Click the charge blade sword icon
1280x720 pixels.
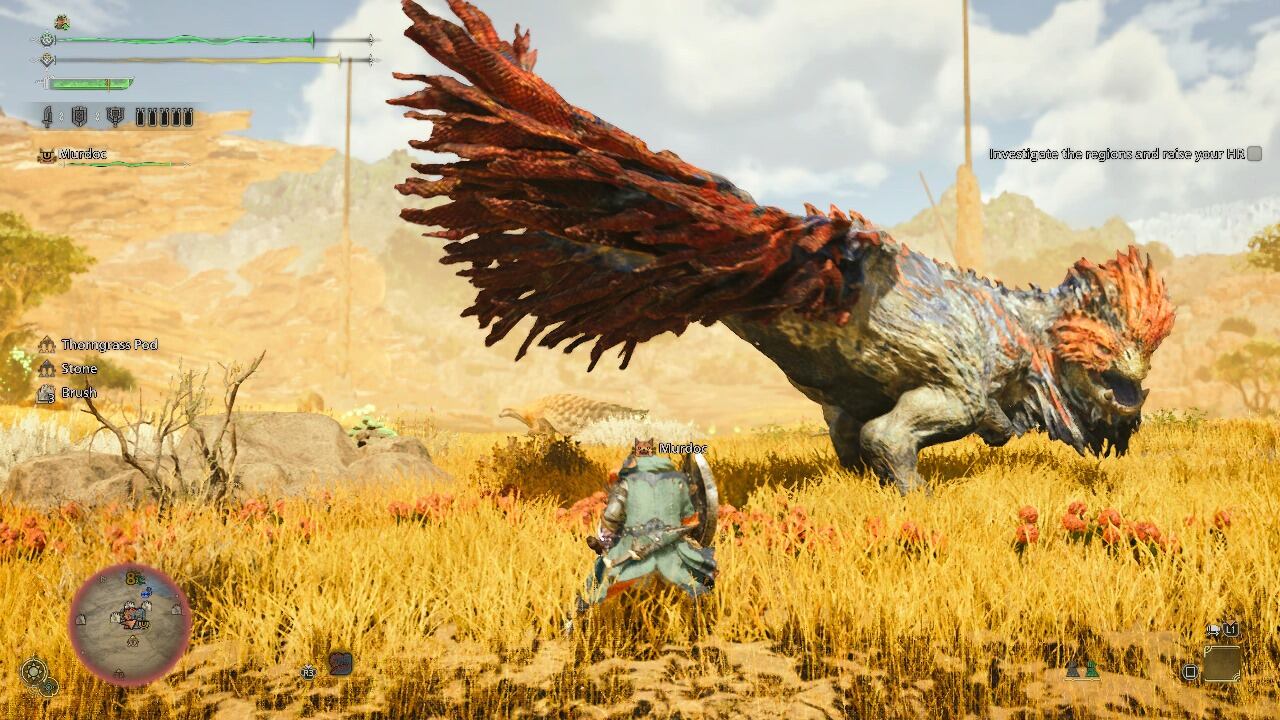(x=47, y=117)
